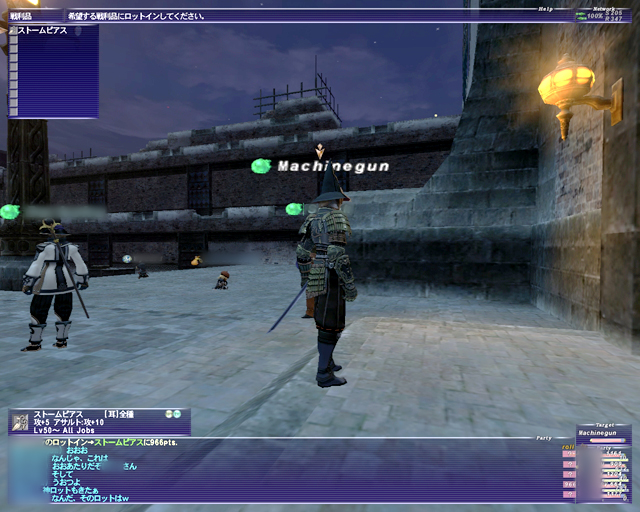Select the Machinegun target window
This screenshot has width=640, height=512.
pyautogui.click(x=603, y=434)
